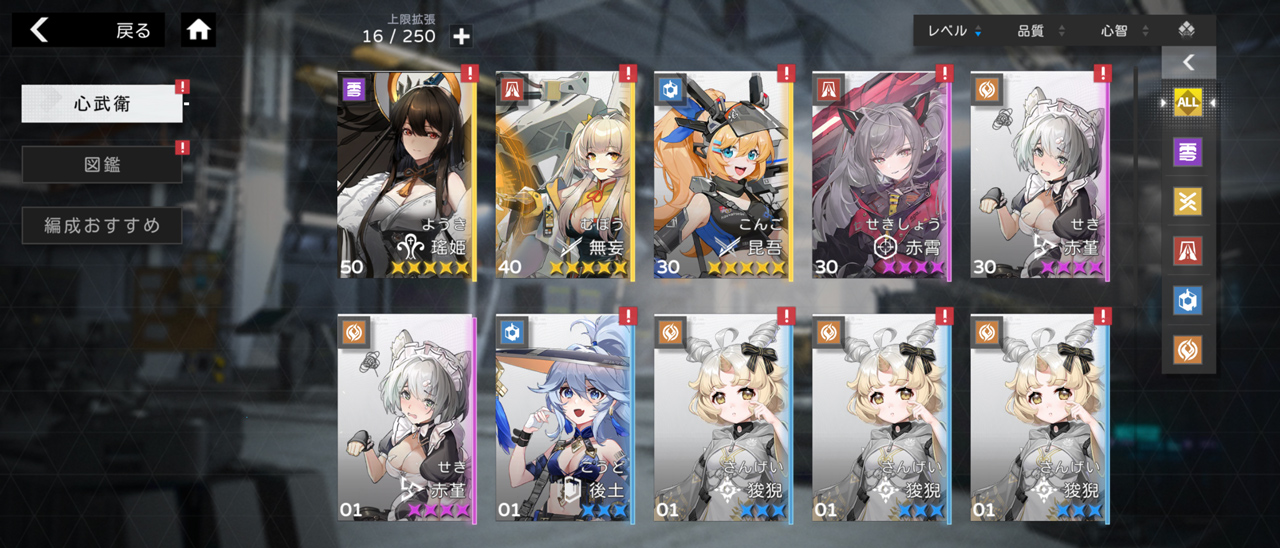Open 編成おすすめ recommendations
The height and width of the screenshot is (548, 1280).
pos(102,226)
